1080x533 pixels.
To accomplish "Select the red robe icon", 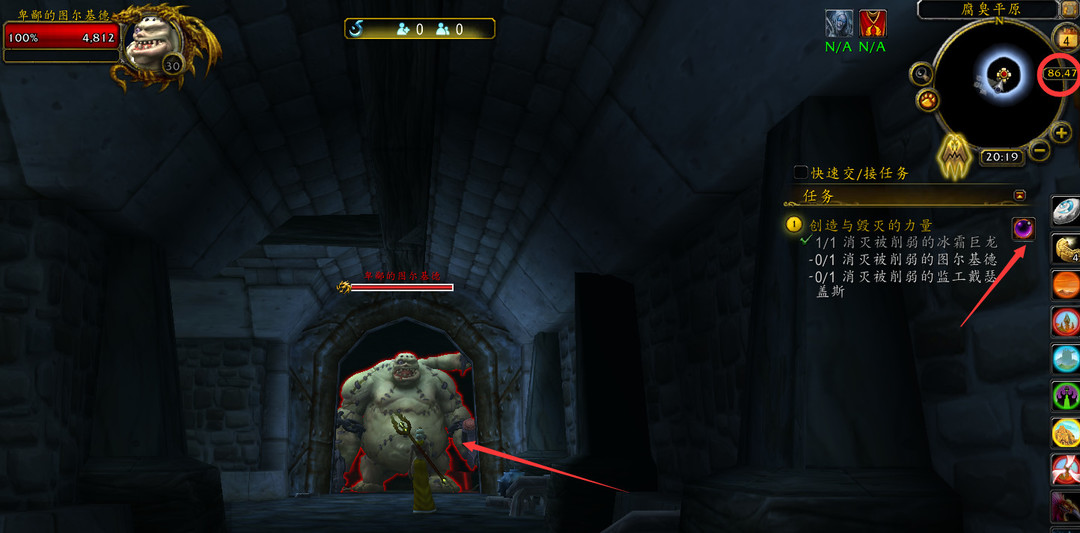I will pos(872,23).
